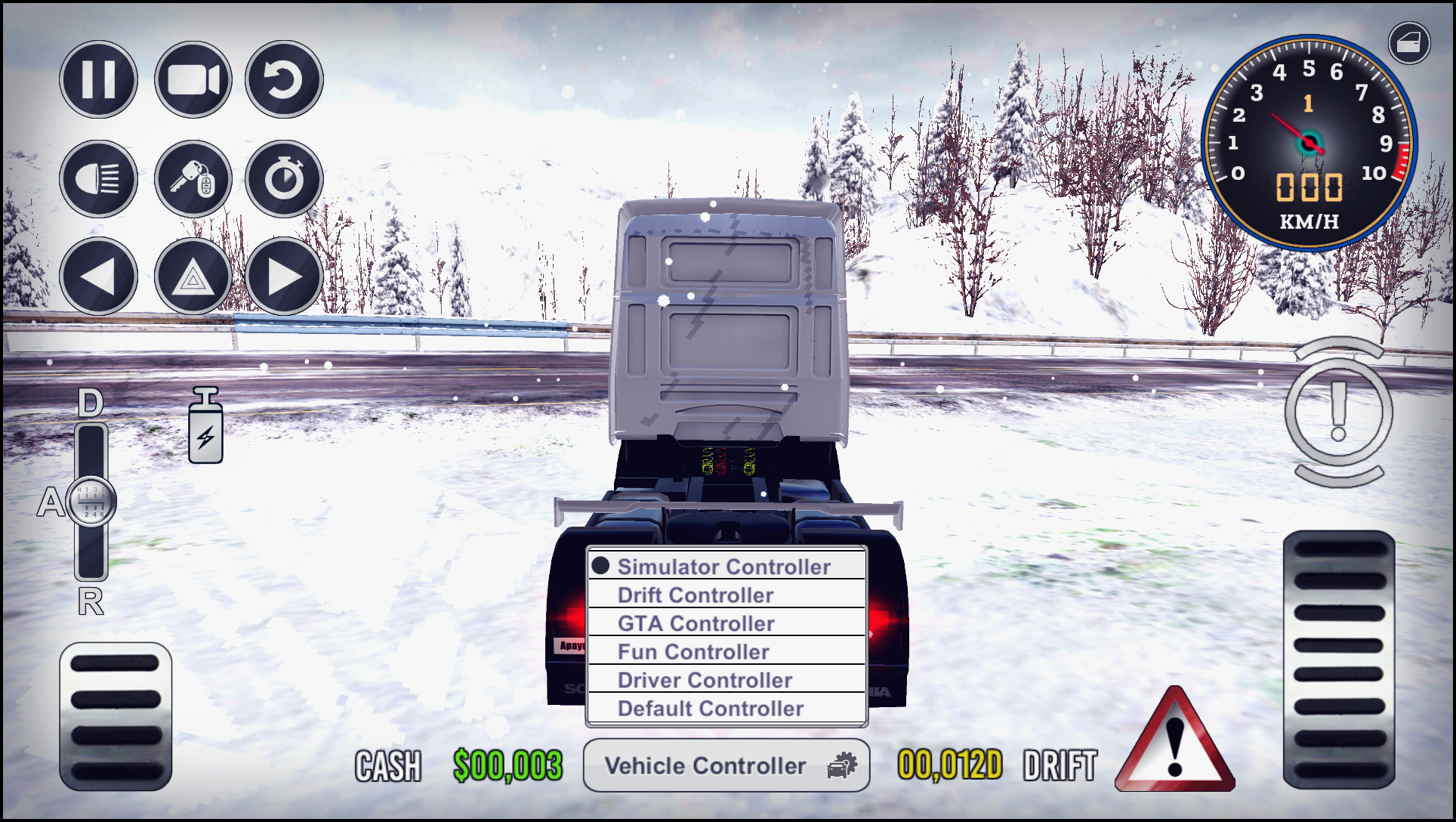Choose GTA Controller from the list

(x=696, y=623)
